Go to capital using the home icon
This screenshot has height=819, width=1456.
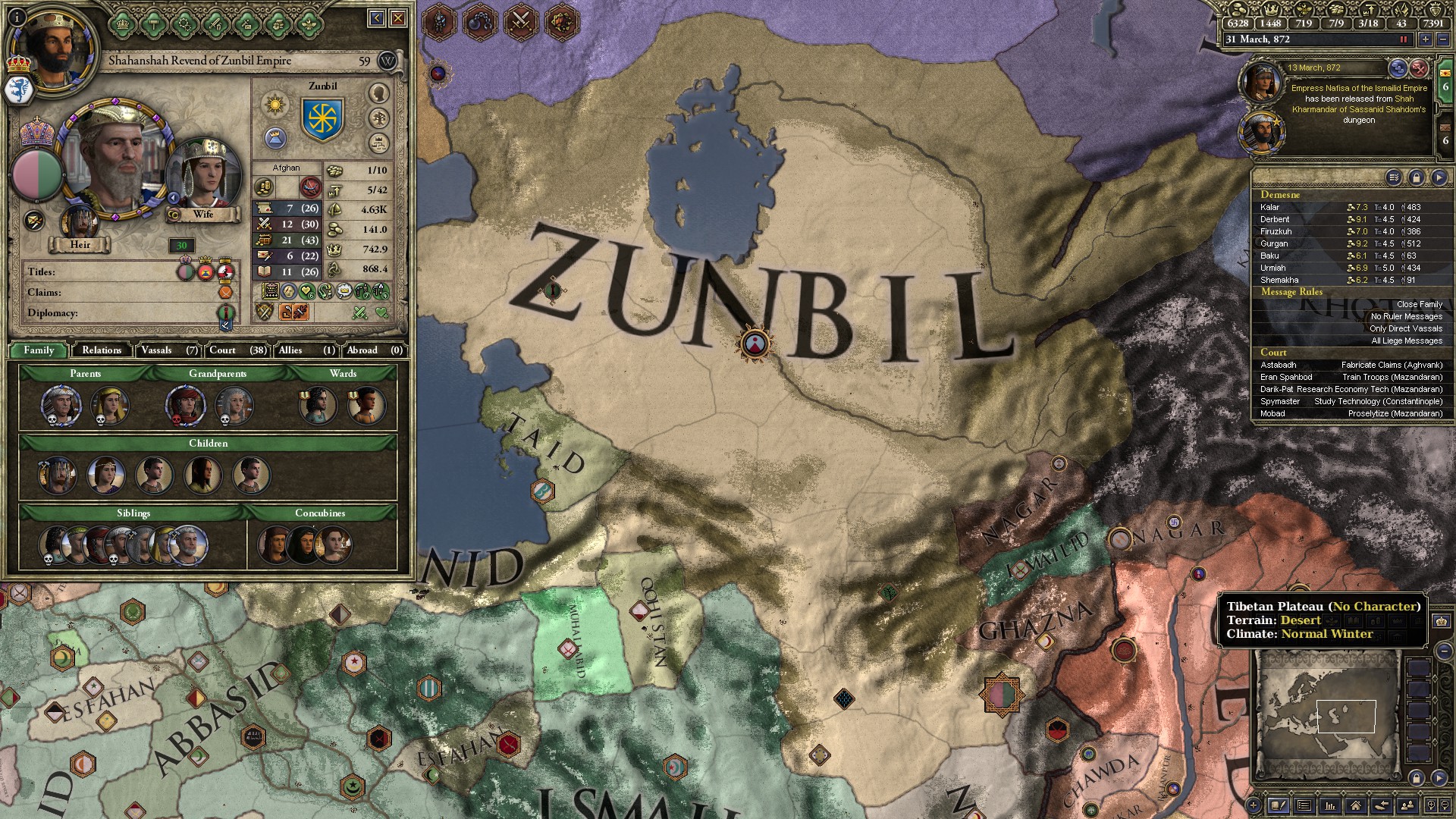pyautogui.click(x=1355, y=806)
